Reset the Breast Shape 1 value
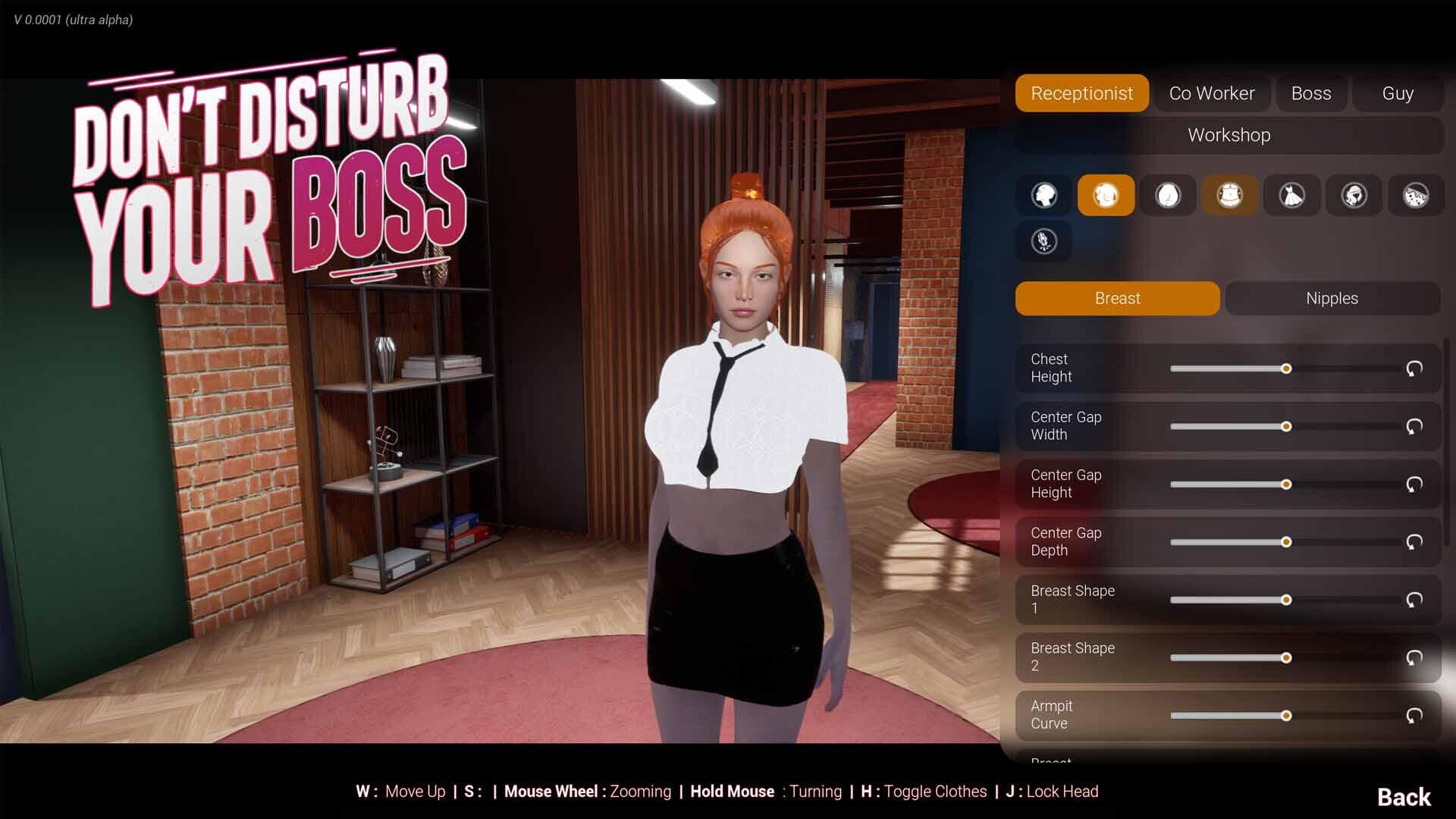The height and width of the screenshot is (819, 1456). 1414,600
